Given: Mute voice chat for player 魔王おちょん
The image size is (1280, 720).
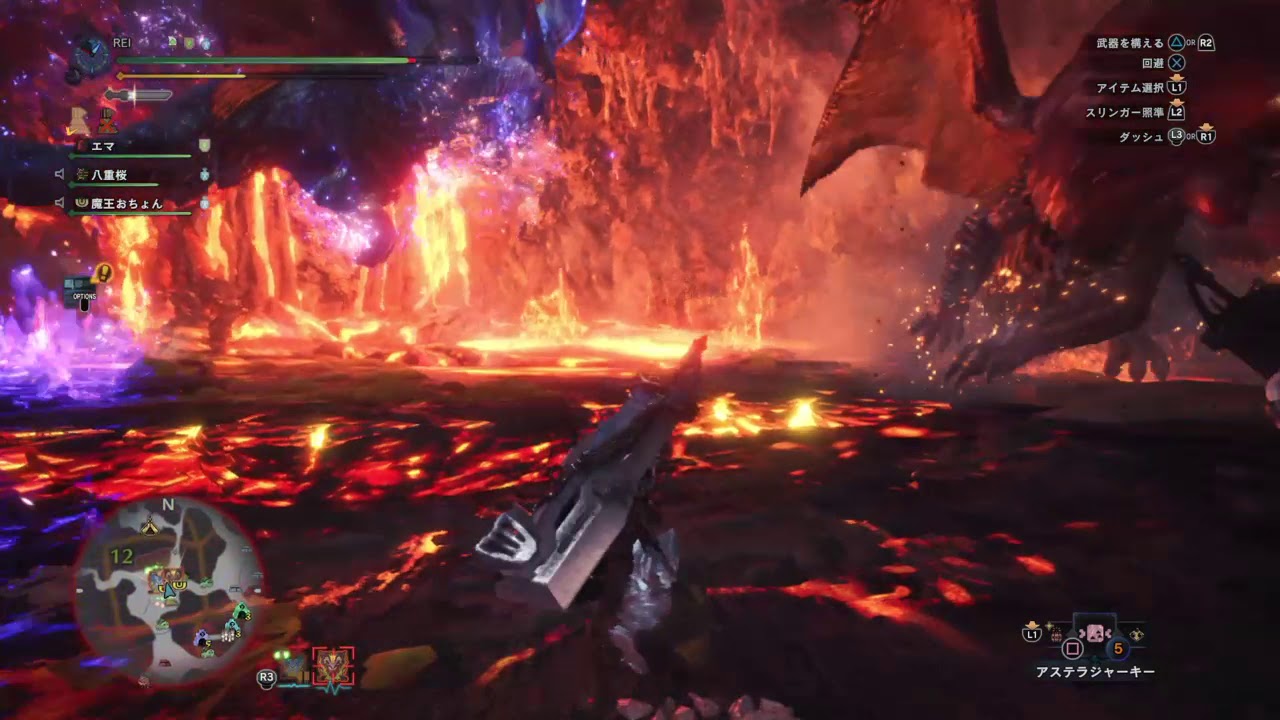Looking at the screenshot, I should [x=61, y=204].
